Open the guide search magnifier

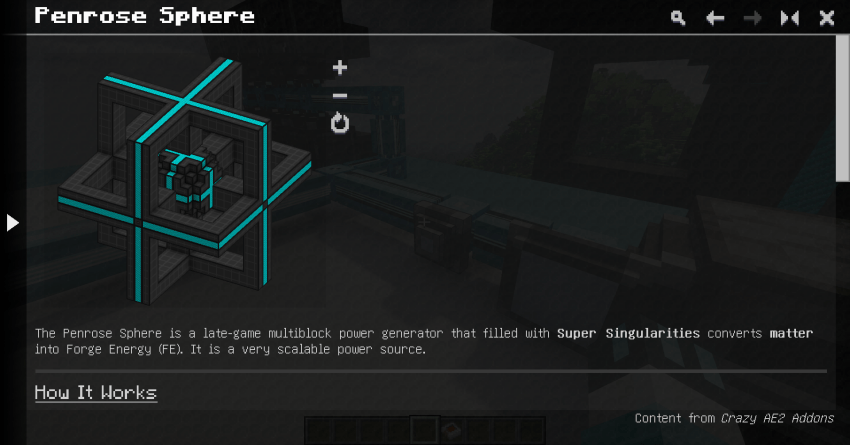[x=679, y=18]
